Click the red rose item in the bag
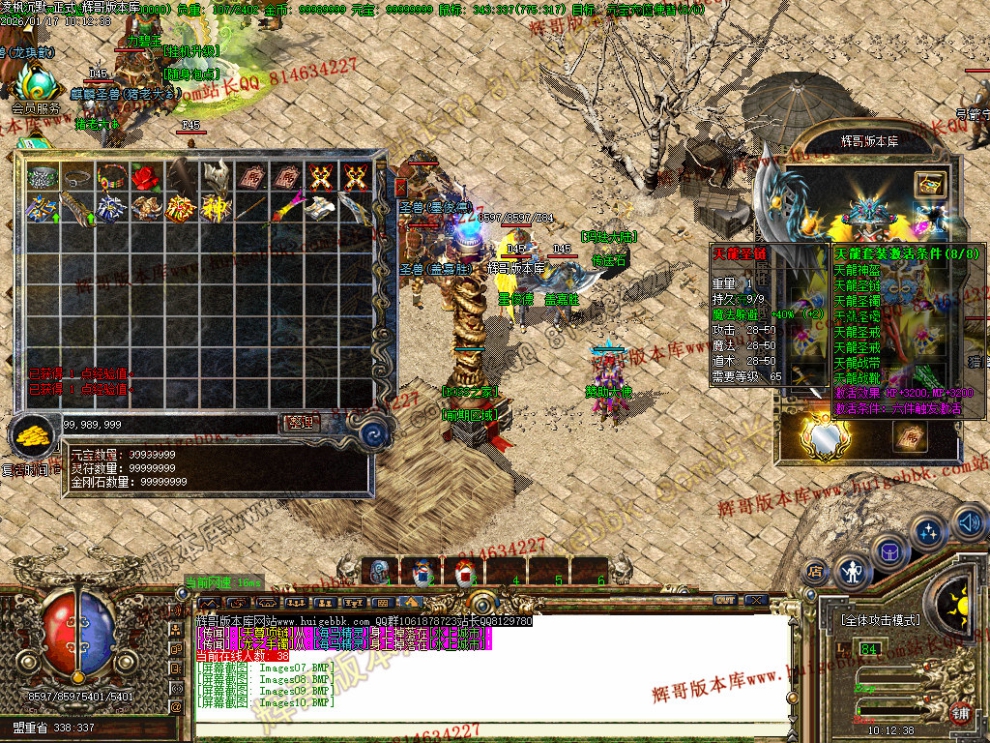 tap(146, 177)
